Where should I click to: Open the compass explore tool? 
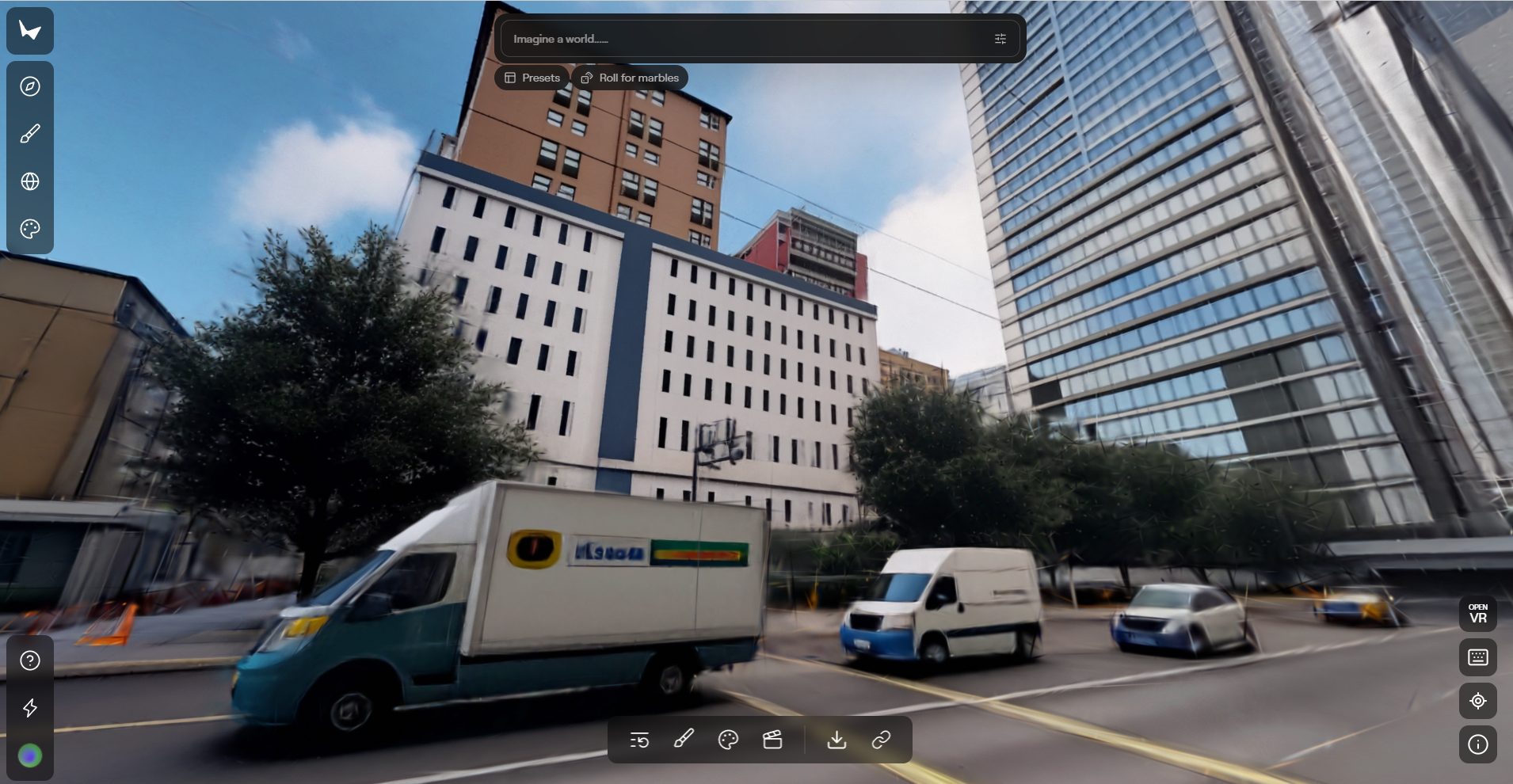click(x=30, y=86)
